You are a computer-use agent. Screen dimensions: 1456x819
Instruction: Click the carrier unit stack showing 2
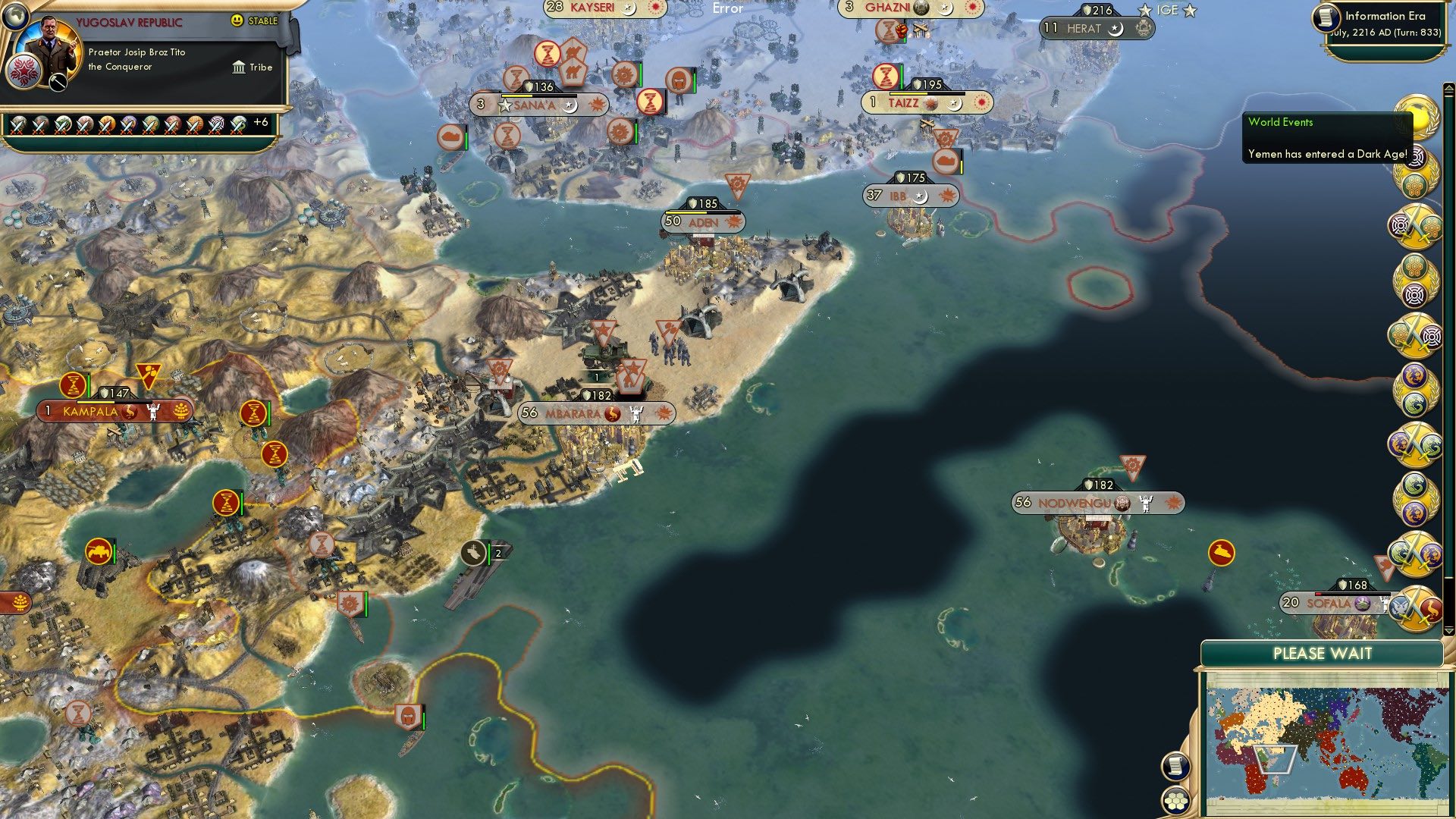click(482, 553)
